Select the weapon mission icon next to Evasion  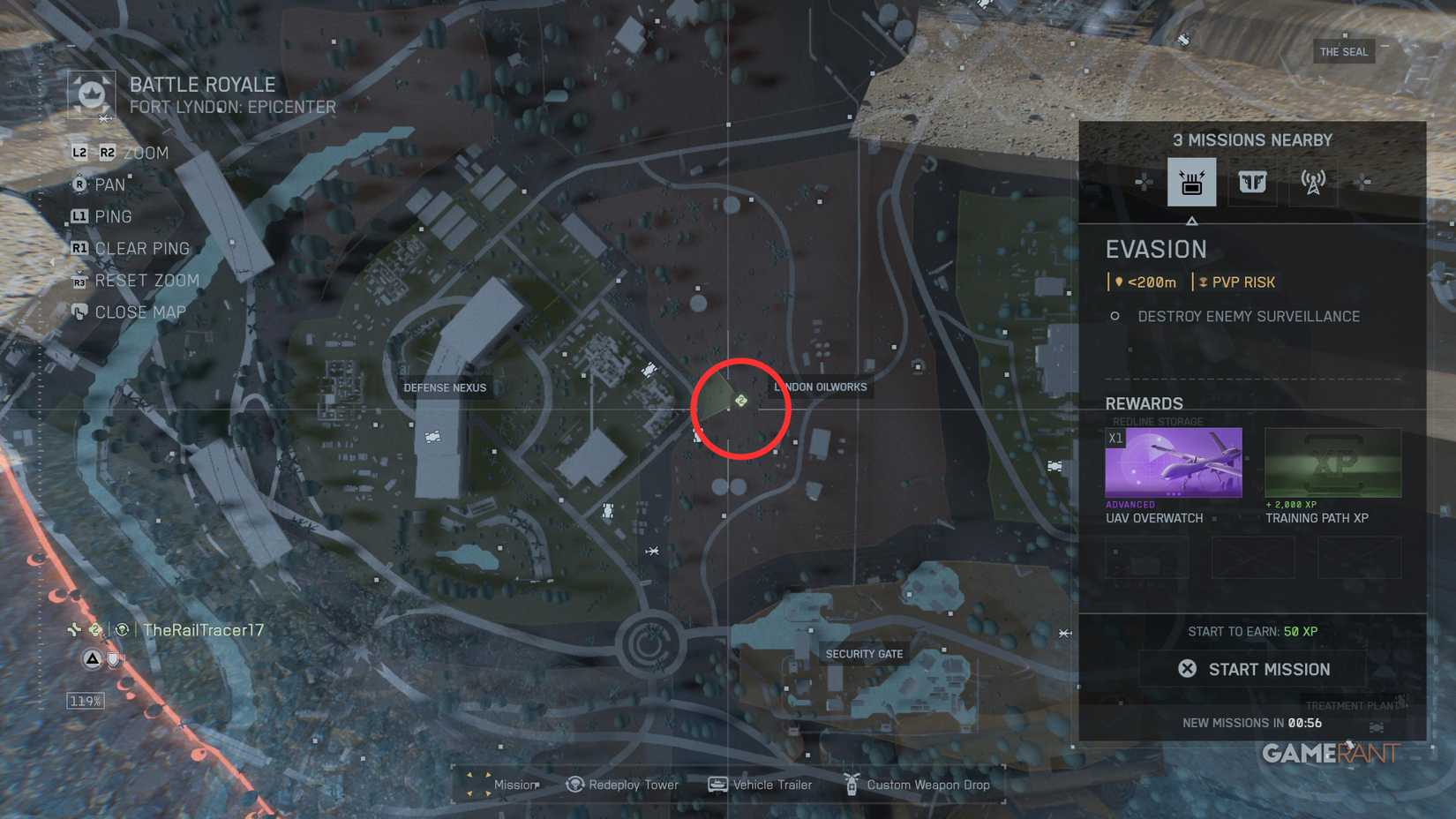[1253, 183]
